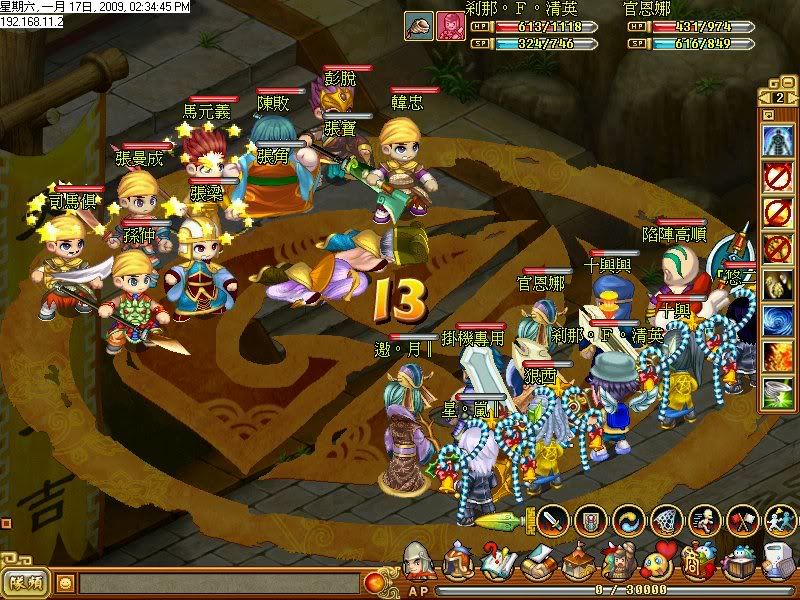Viewport: 800px width, 600px height.
Task: Click the two-figures swap command
Action: (x=779, y=520)
